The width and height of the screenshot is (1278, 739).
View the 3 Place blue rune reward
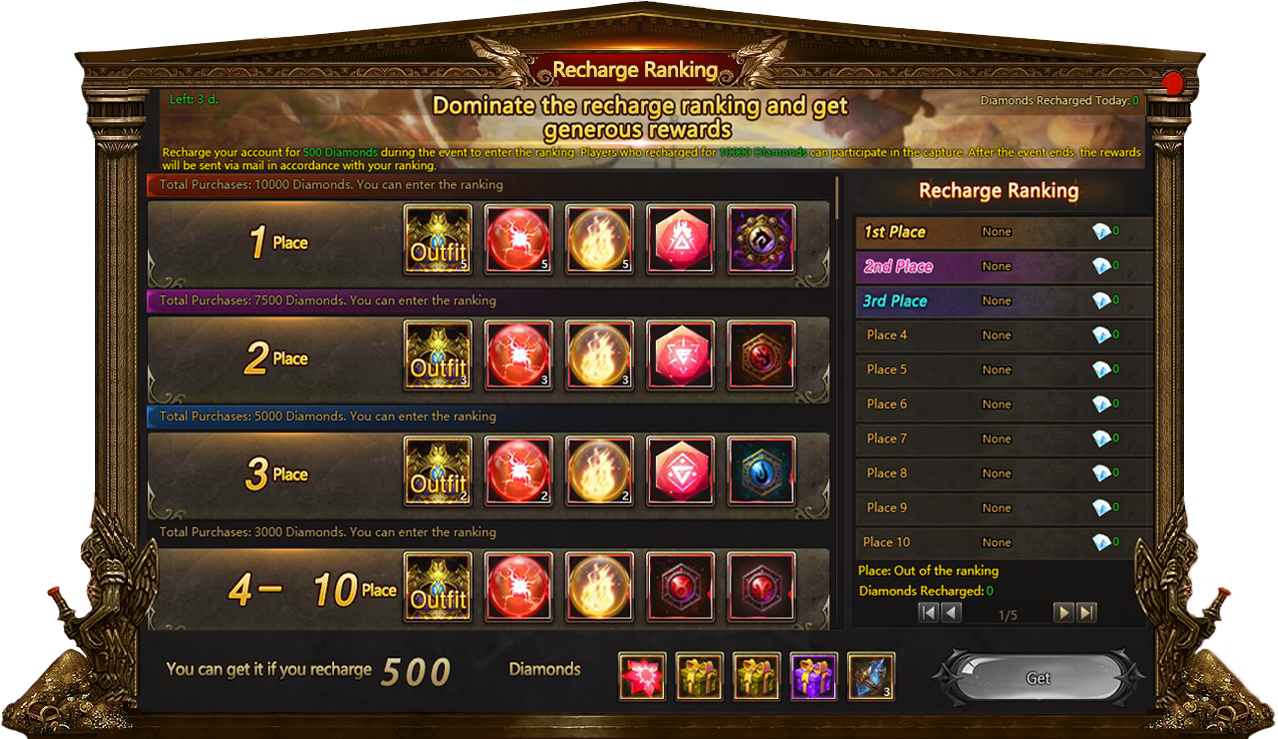pos(761,471)
